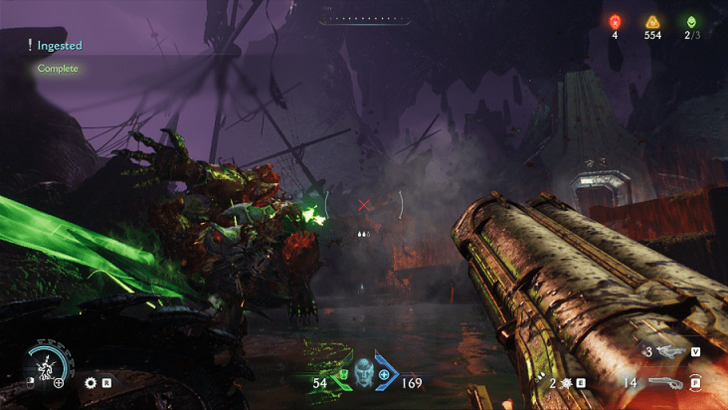
Task: Click the helmet portrait between health and armor
Action: 364,371
